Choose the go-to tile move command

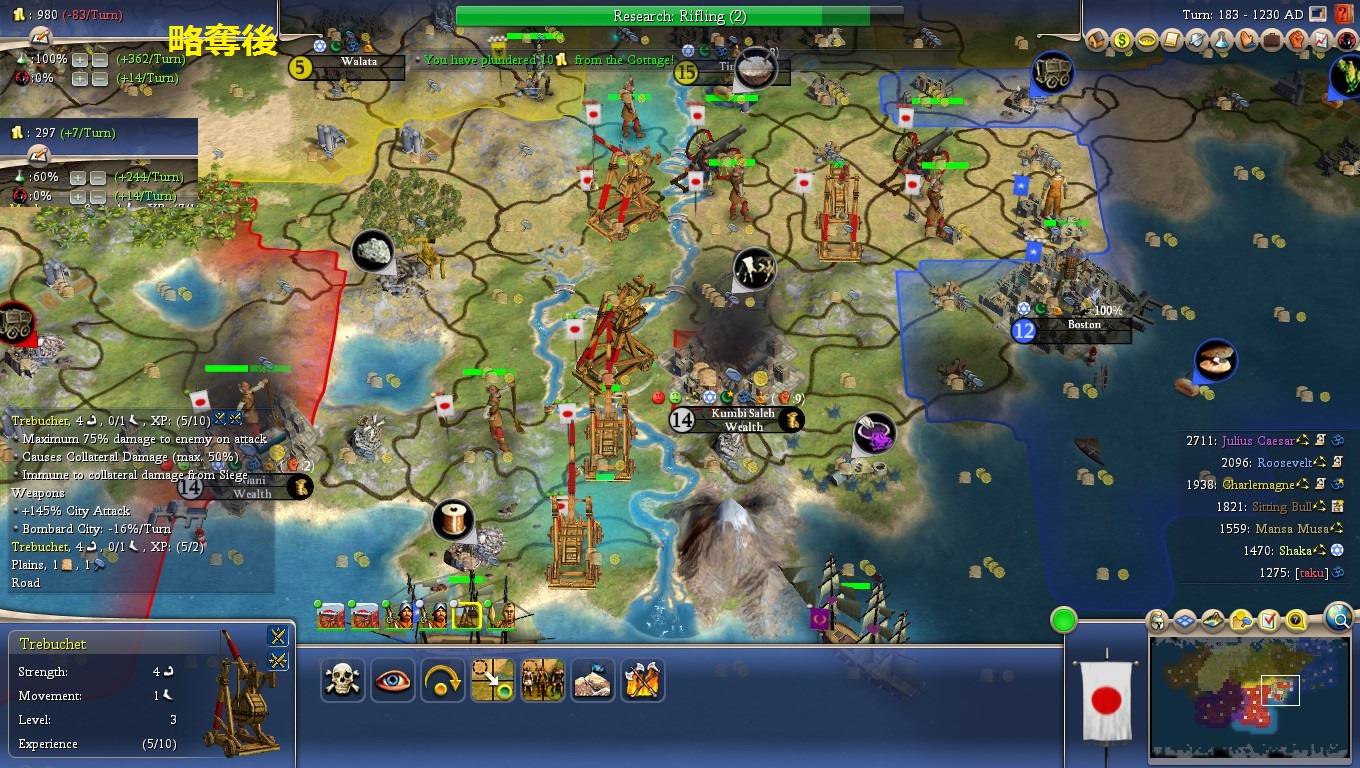tap(493, 680)
